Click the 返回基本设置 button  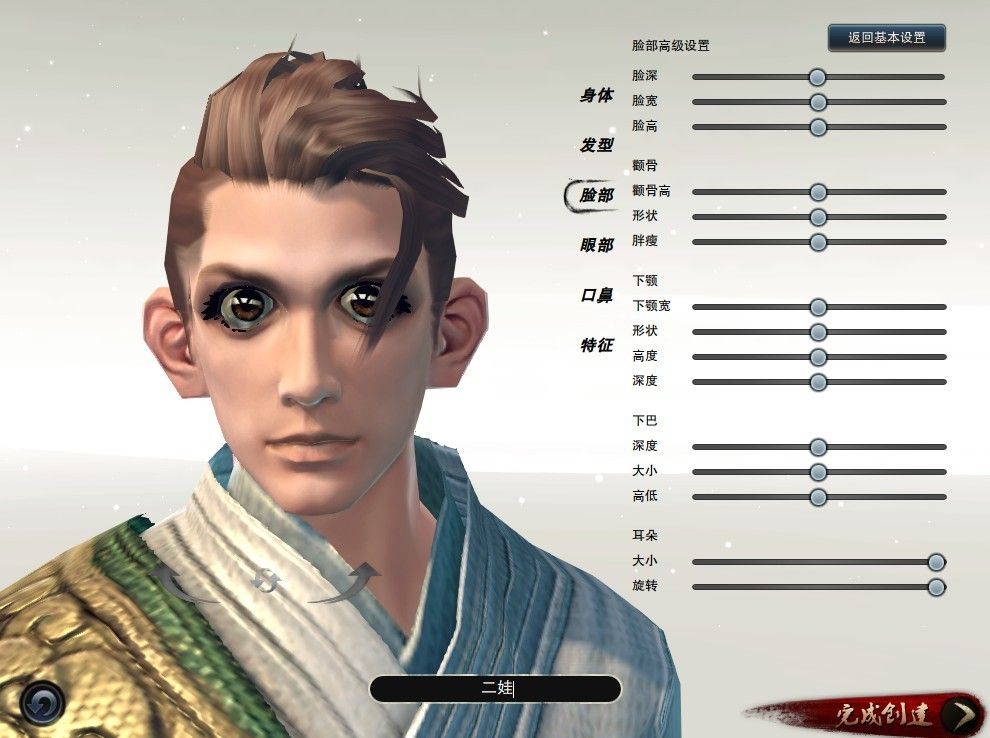pos(886,38)
